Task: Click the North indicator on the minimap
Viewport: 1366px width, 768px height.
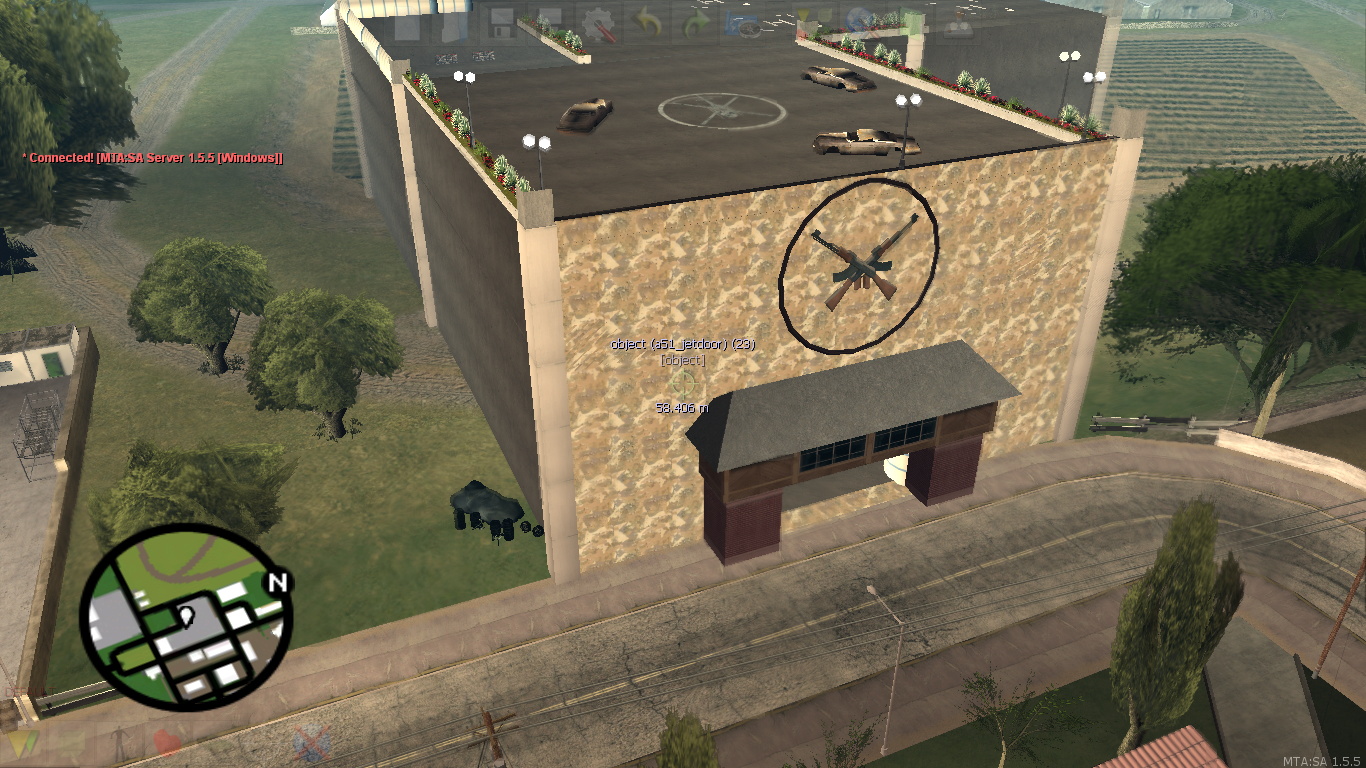Action: click(277, 581)
